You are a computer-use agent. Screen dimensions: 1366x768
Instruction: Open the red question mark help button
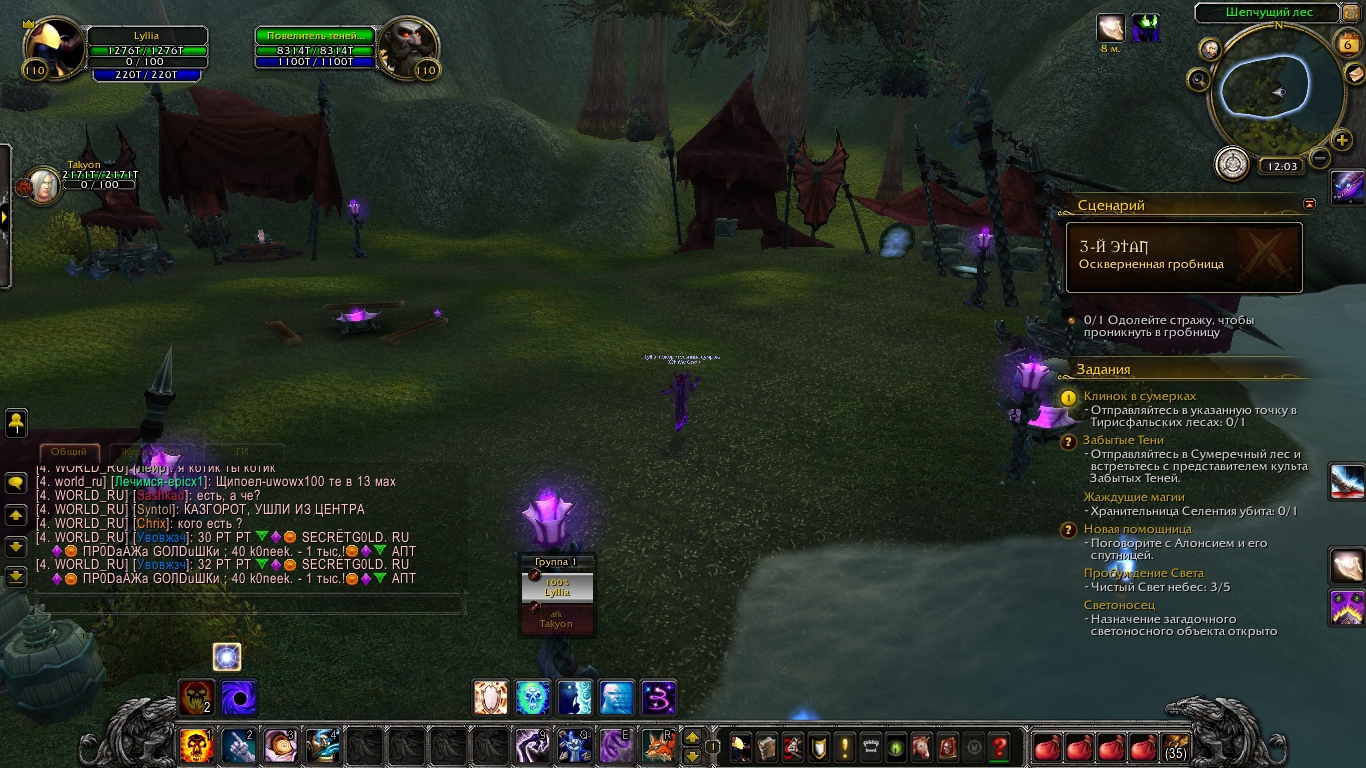(x=998, y=746)
